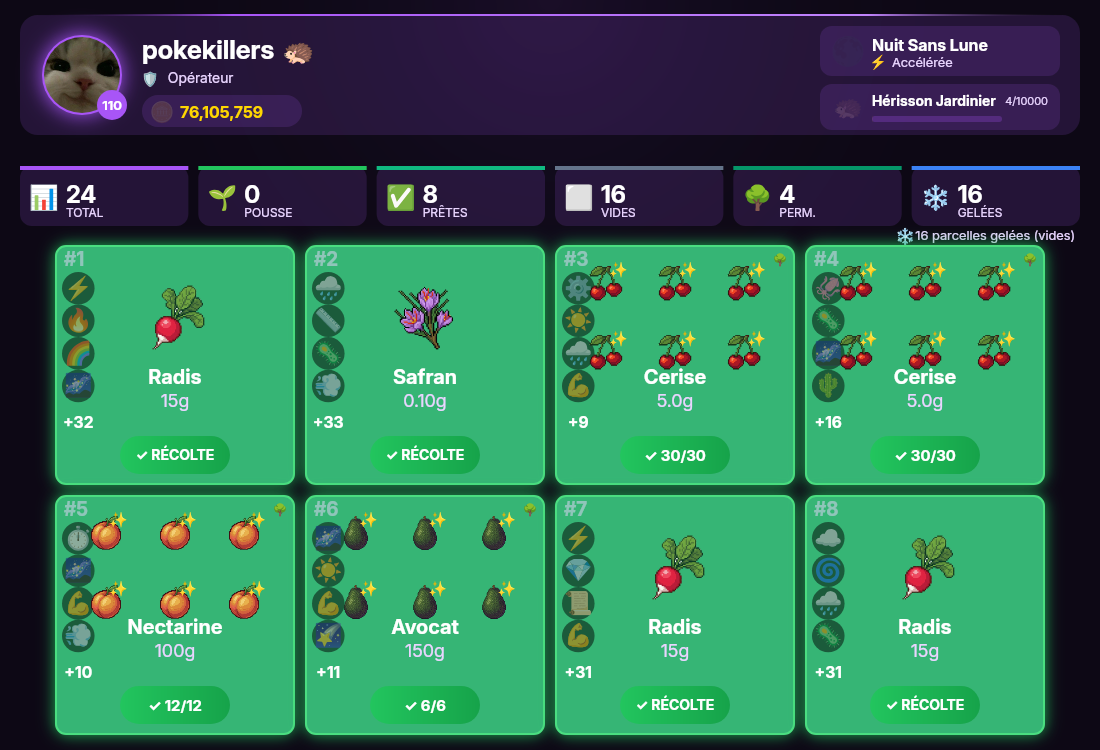
Task: Select the Avocat plot #6 tile
Action: point(425,600)
